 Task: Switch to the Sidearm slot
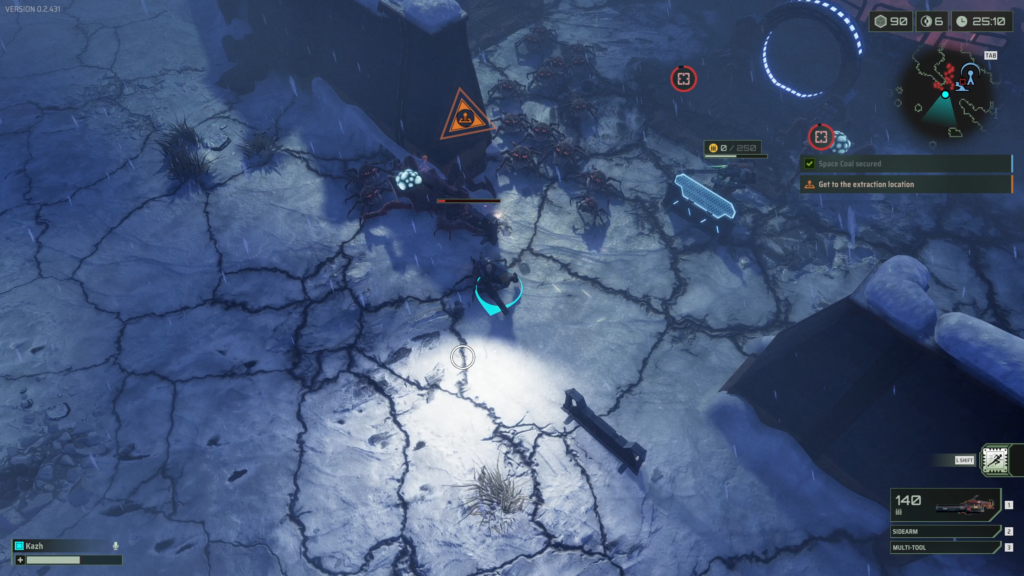(x=944, y=532)
